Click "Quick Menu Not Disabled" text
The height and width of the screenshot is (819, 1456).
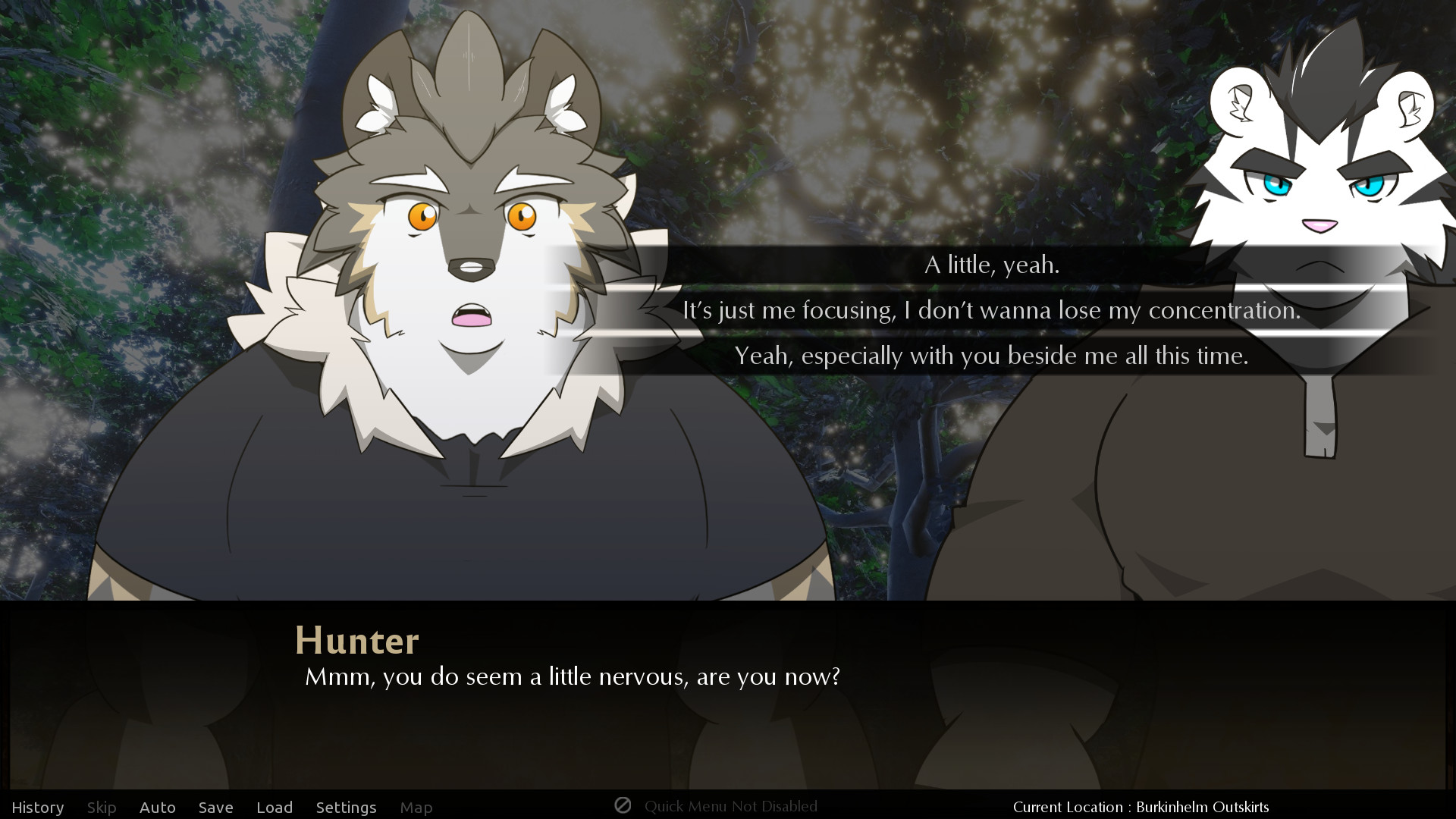pyautogui.click(x=730, y=806)
